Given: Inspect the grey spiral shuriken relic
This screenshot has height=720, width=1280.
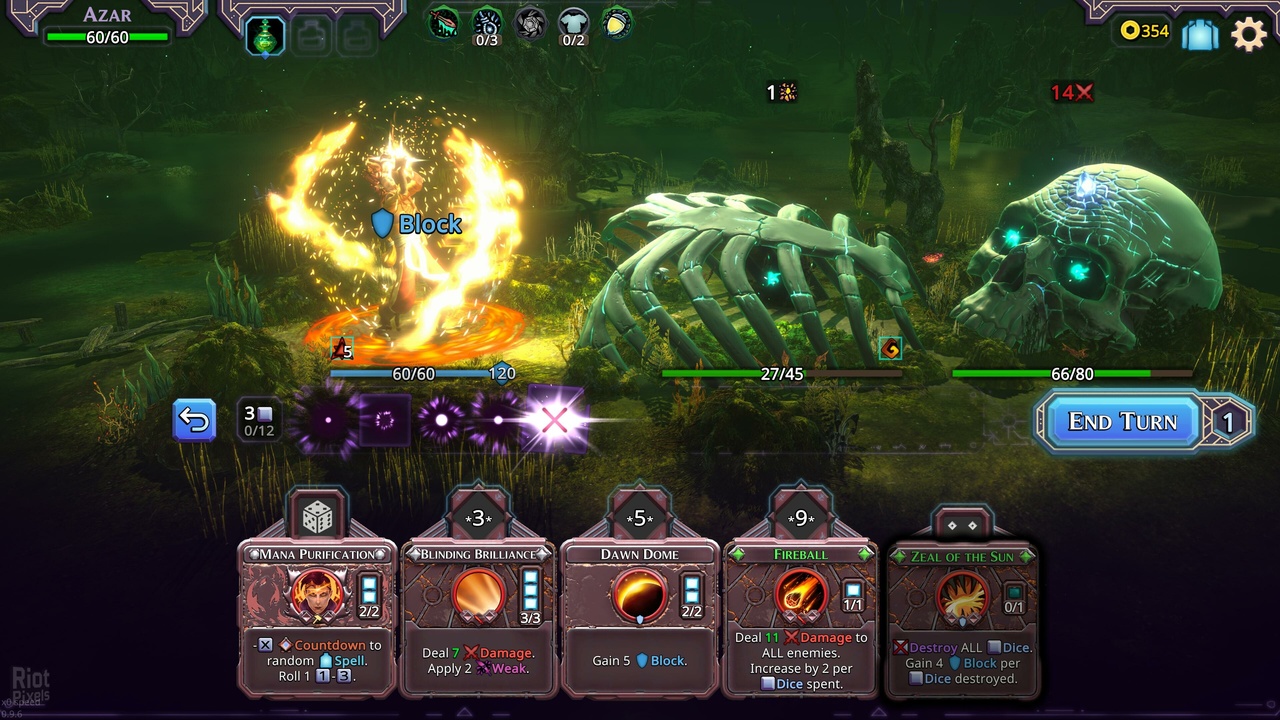Looking at the screenshot, I should pos(530,22).
